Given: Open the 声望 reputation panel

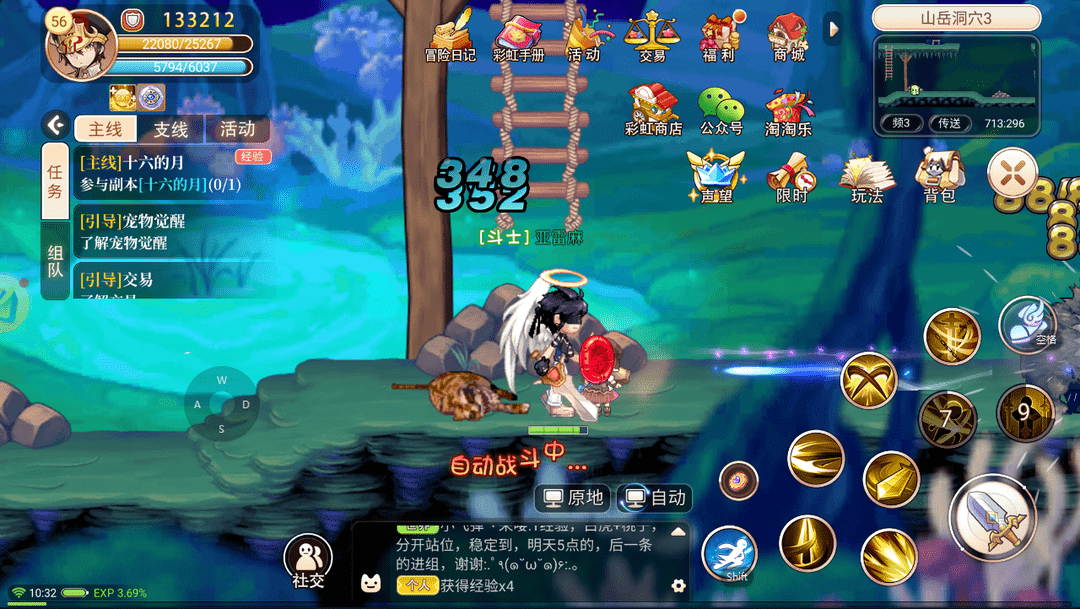Looking at the screenshot, I should click(x=716, y=175).
